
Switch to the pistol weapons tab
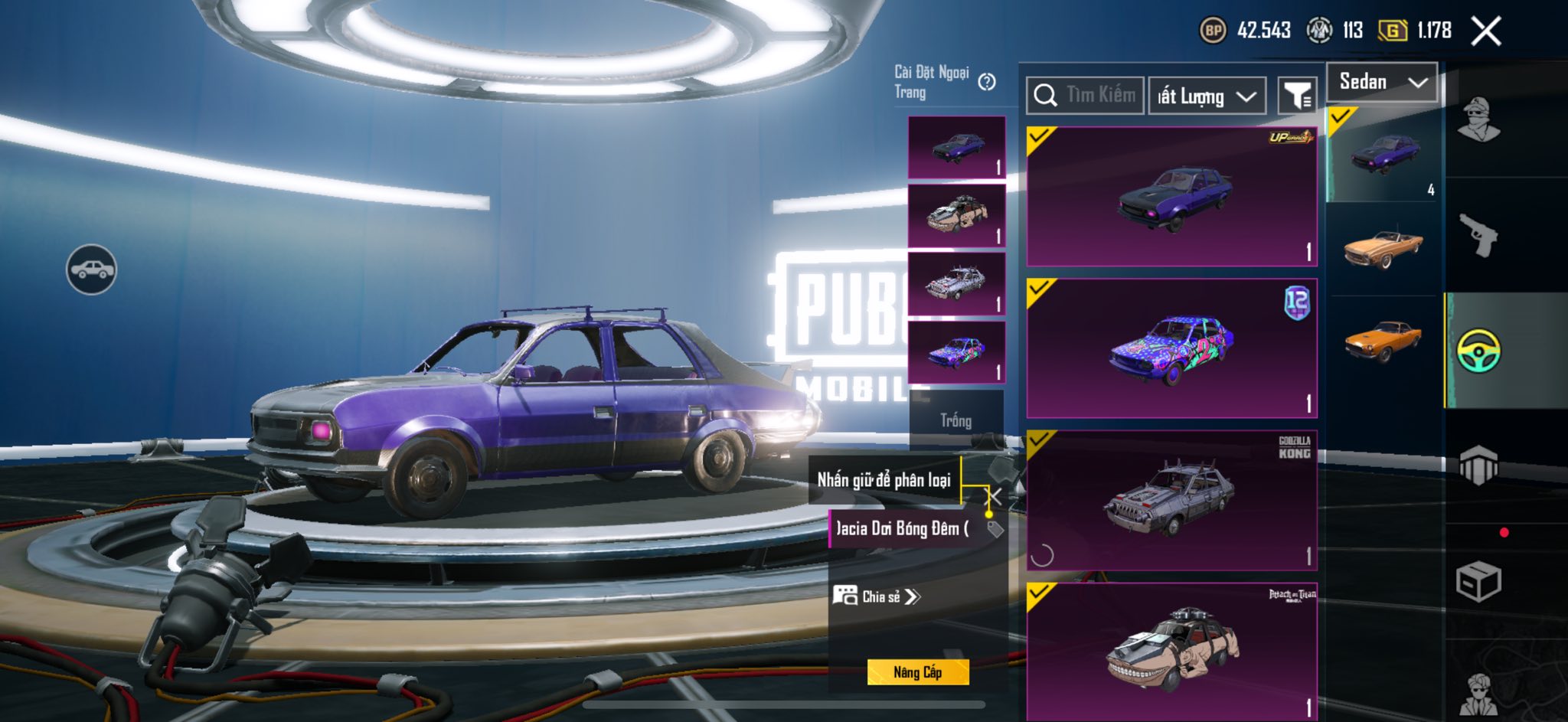[1478, 234]
